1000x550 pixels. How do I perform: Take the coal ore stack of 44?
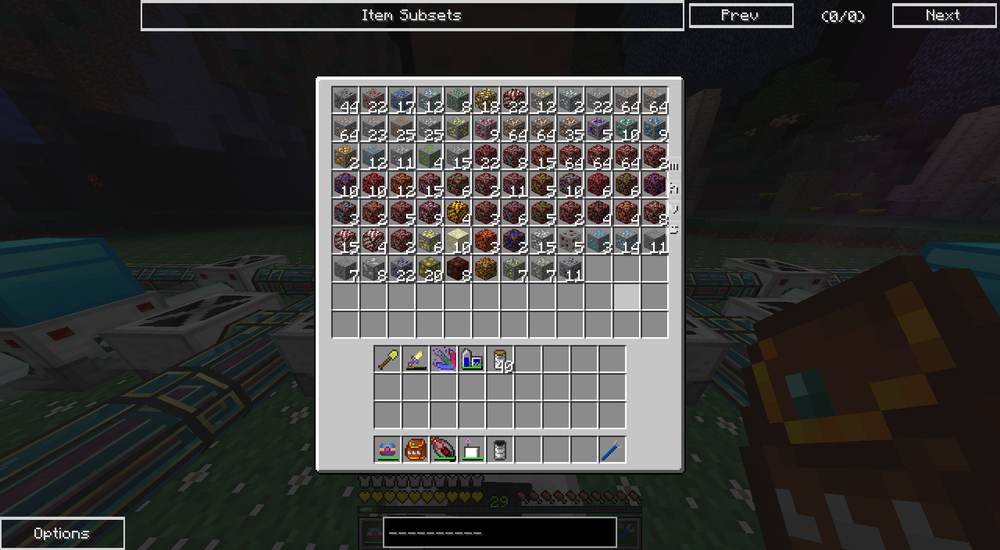point(346,100)
